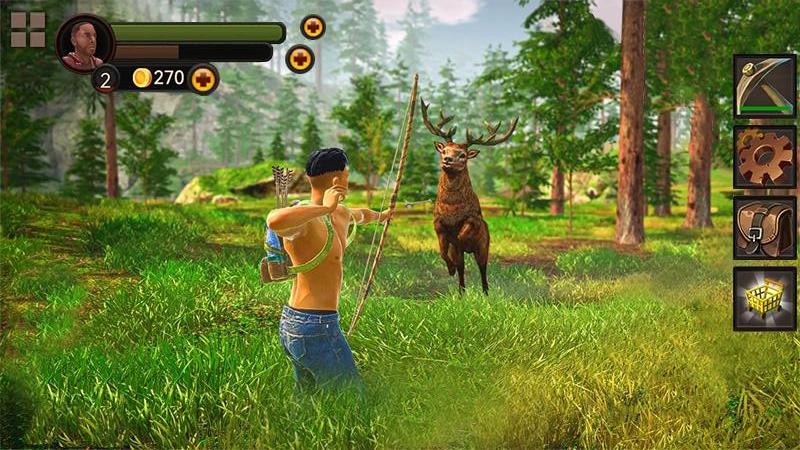
Task: Open the yellow shopping basket shop
Action: [764, 298]
